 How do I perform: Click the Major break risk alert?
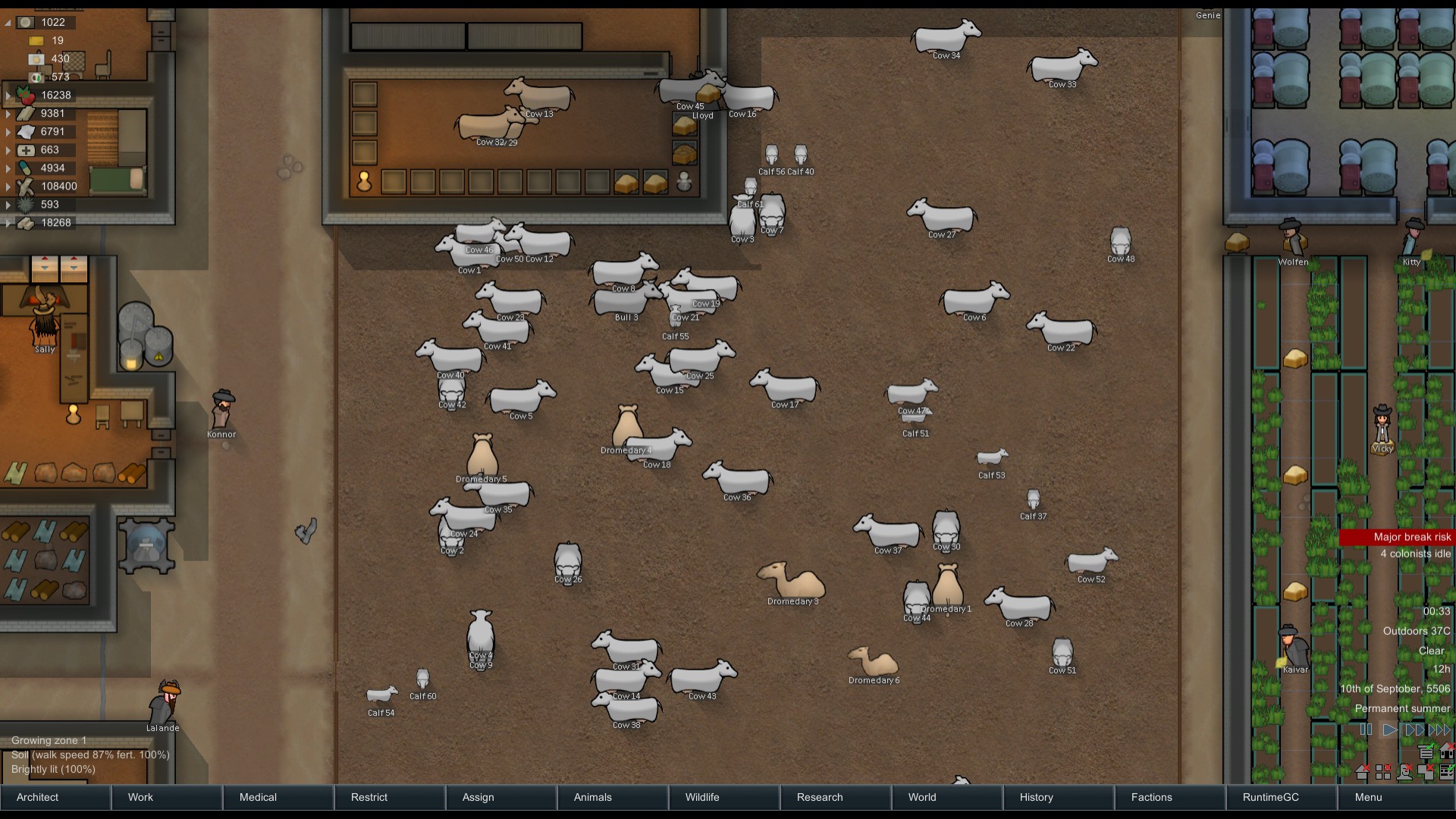tap(1398, 537)
